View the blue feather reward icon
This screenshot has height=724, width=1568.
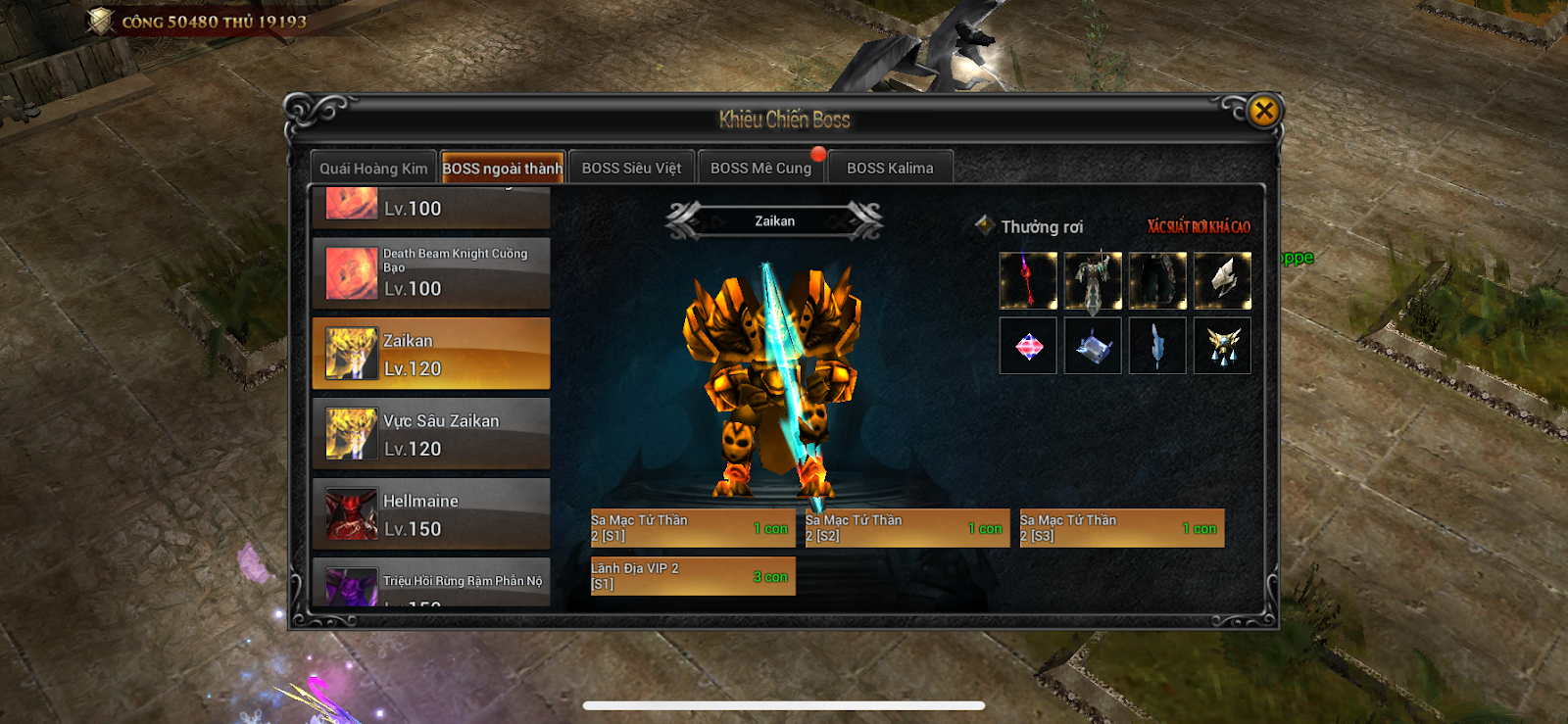click(x=1157, y=346)
